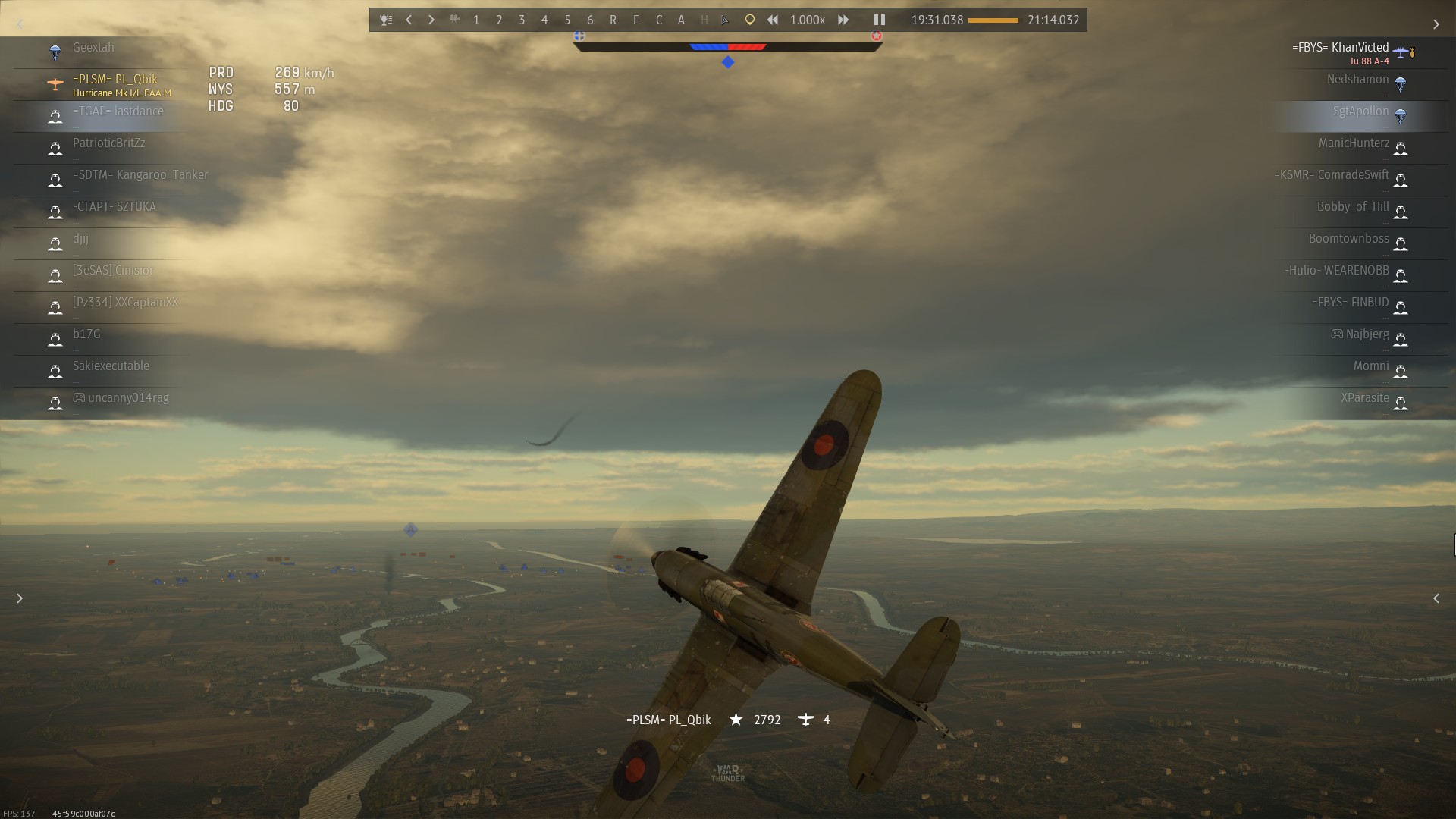The image size is (1456, 819).
Task: Select =PLSM= PL_Qbik in the player list
Action: click(x=115, y=80)
